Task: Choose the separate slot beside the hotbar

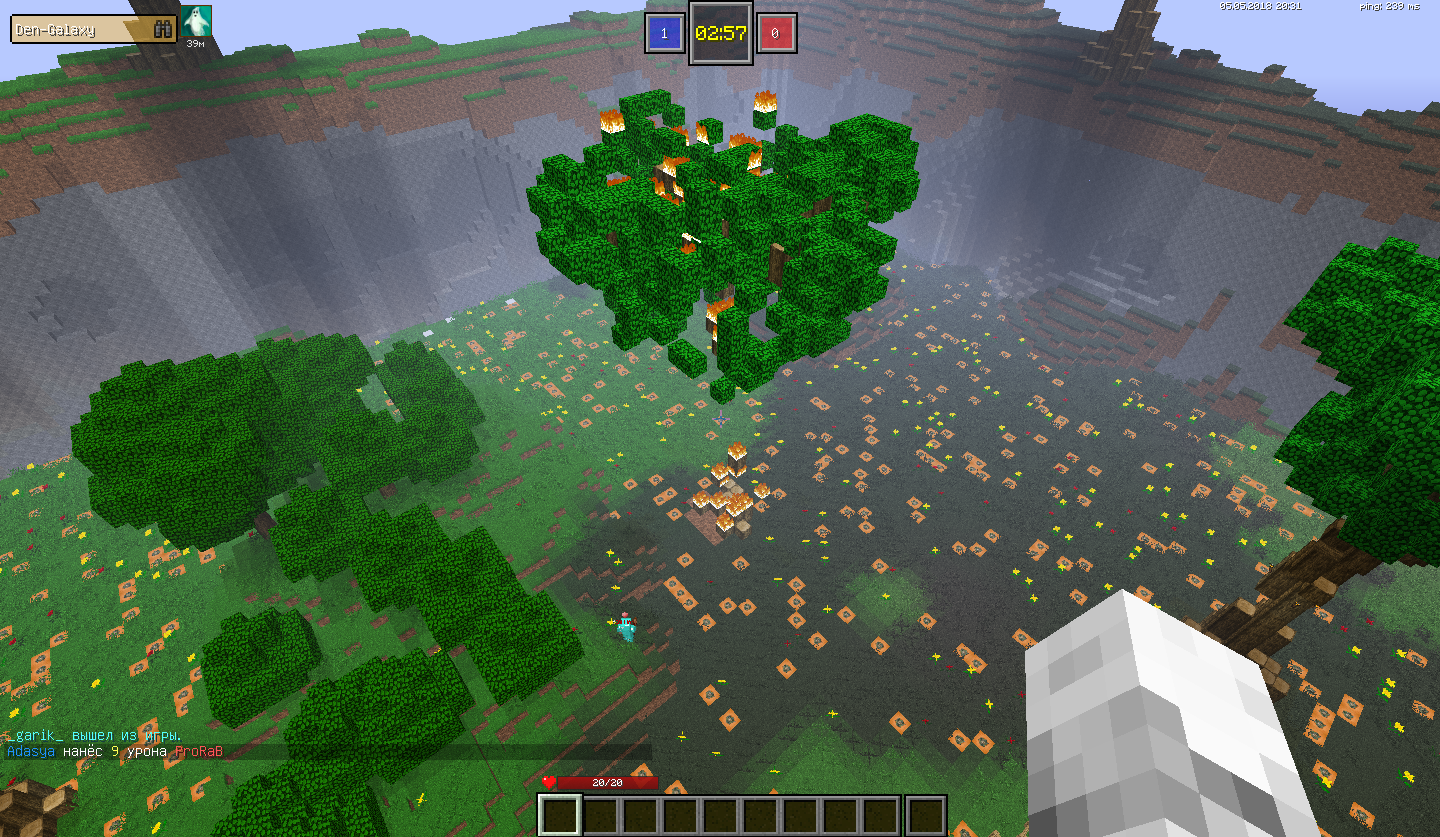Action: 926,815
